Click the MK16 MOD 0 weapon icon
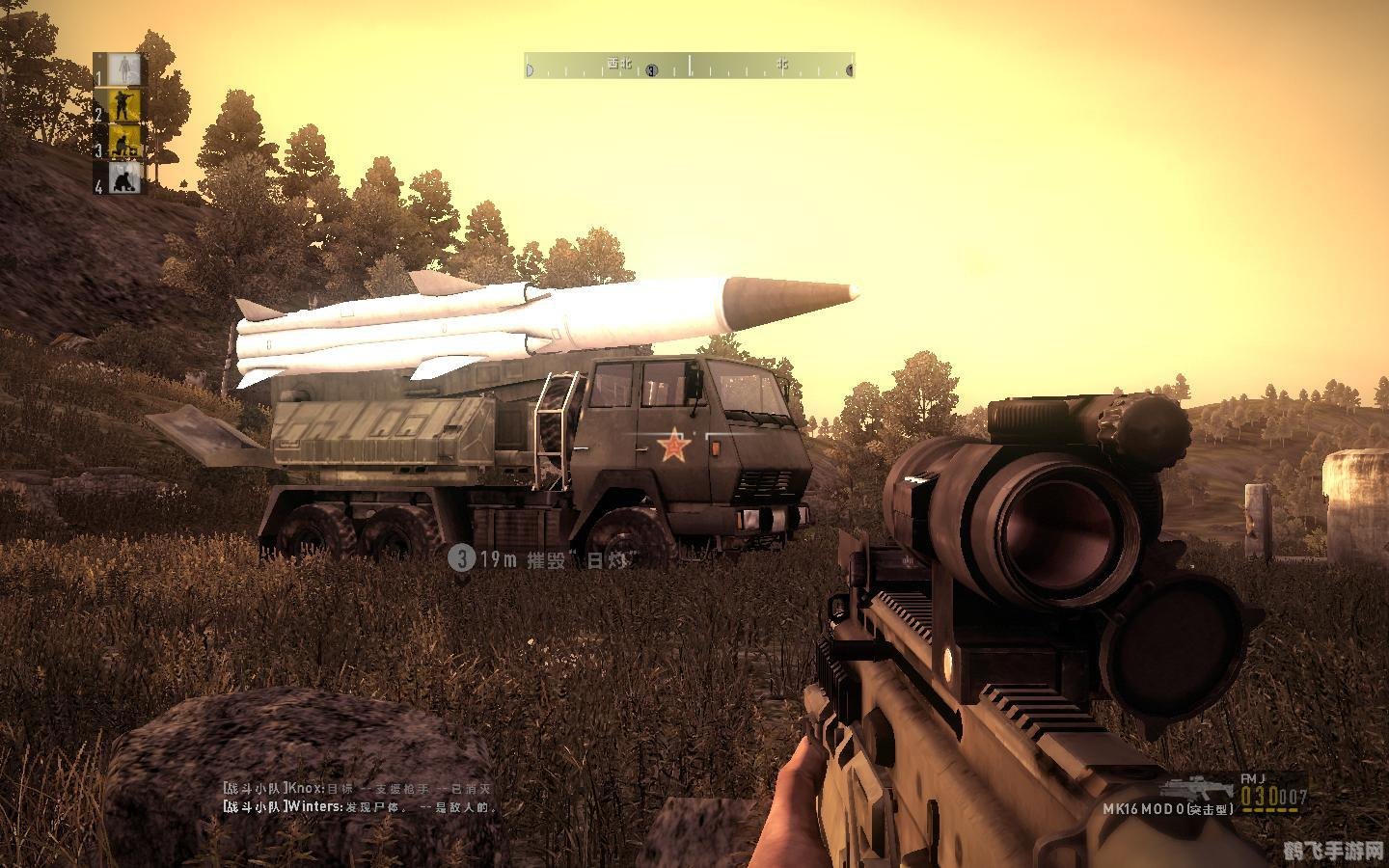The image size is (1389, 868). (1199, 784)
